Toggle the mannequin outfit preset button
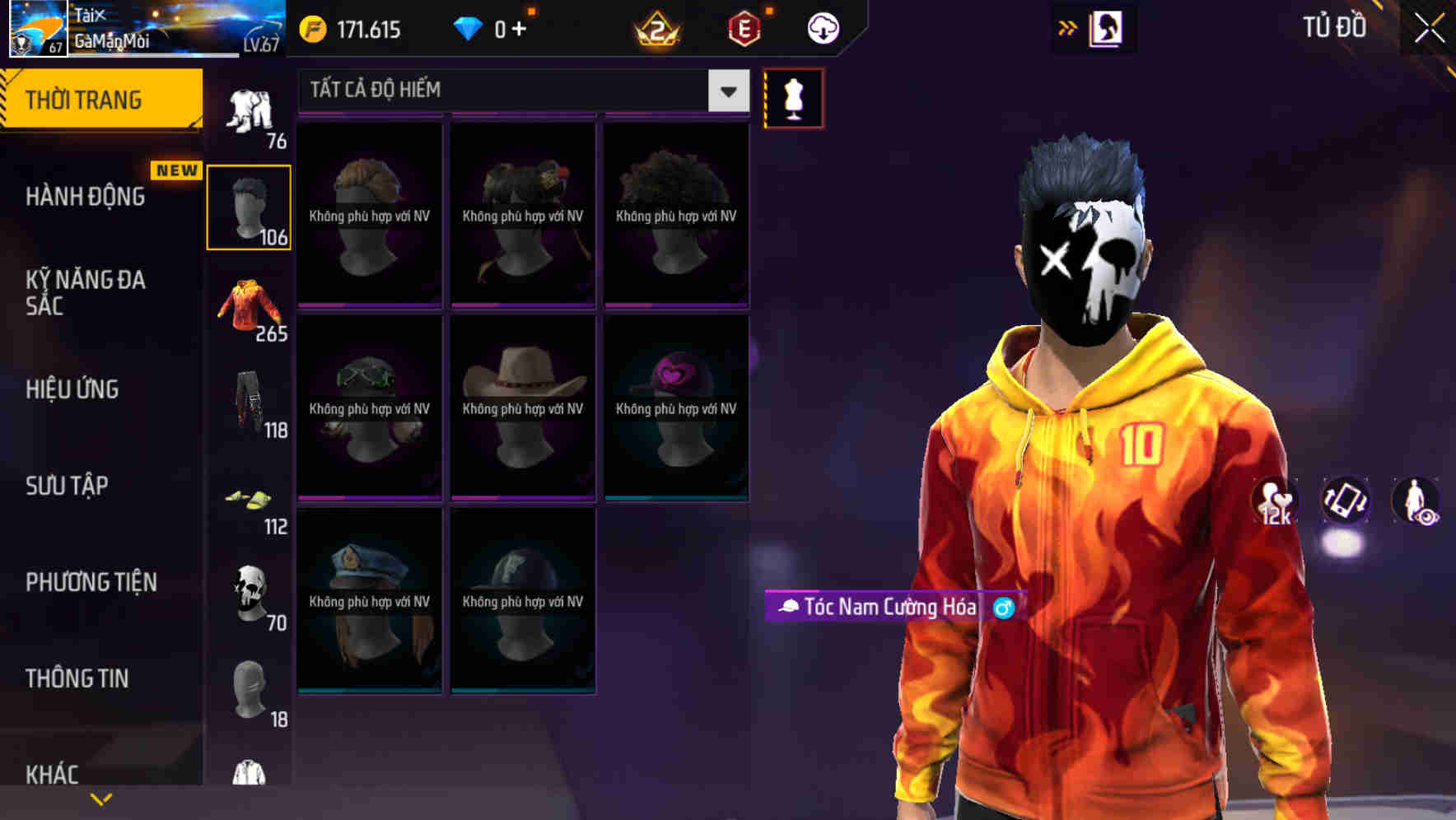This screenshot has height=820, width=1456. coord(793,97)
